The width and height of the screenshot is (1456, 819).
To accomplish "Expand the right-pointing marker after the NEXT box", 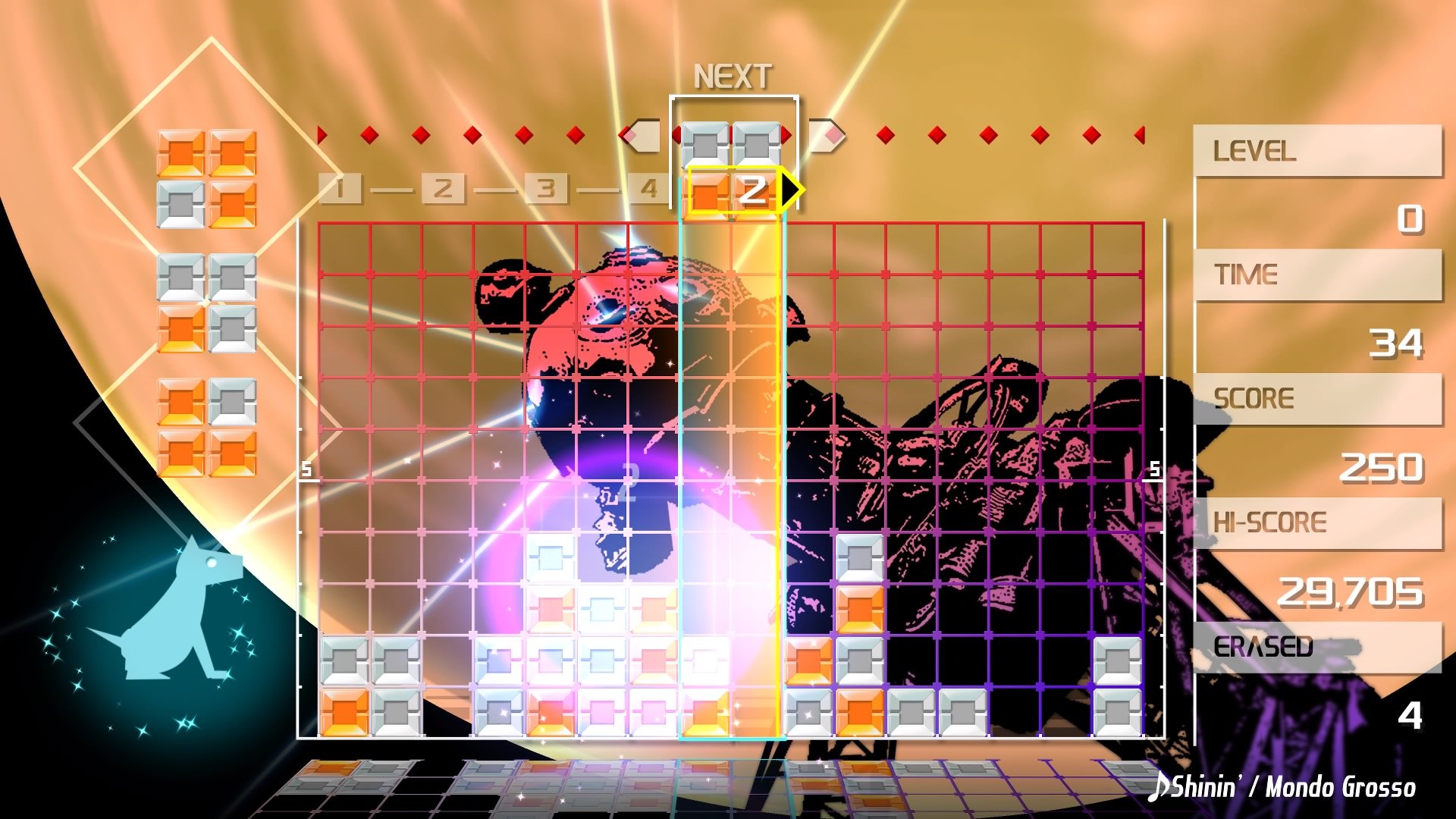I will 827,135.
